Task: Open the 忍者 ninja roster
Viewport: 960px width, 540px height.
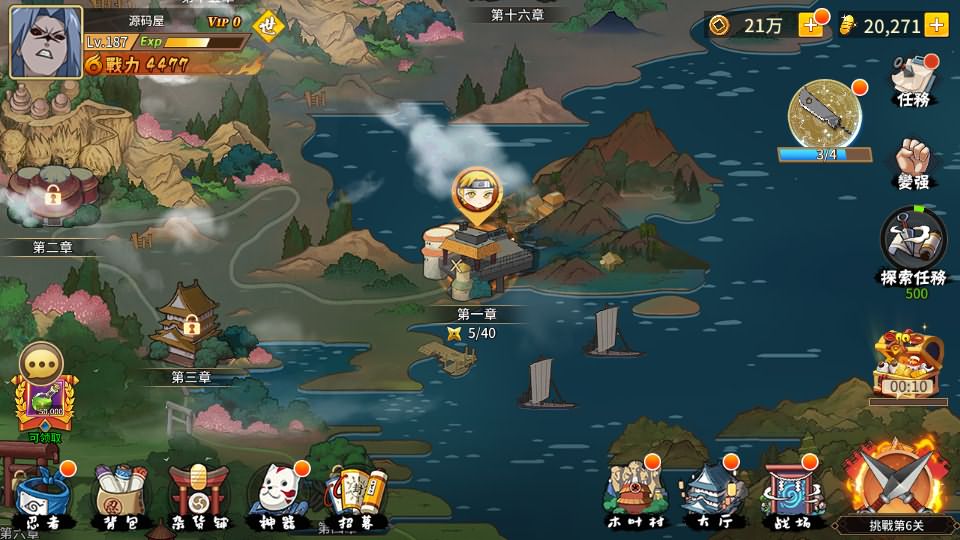Action: [x=42, y=494]
